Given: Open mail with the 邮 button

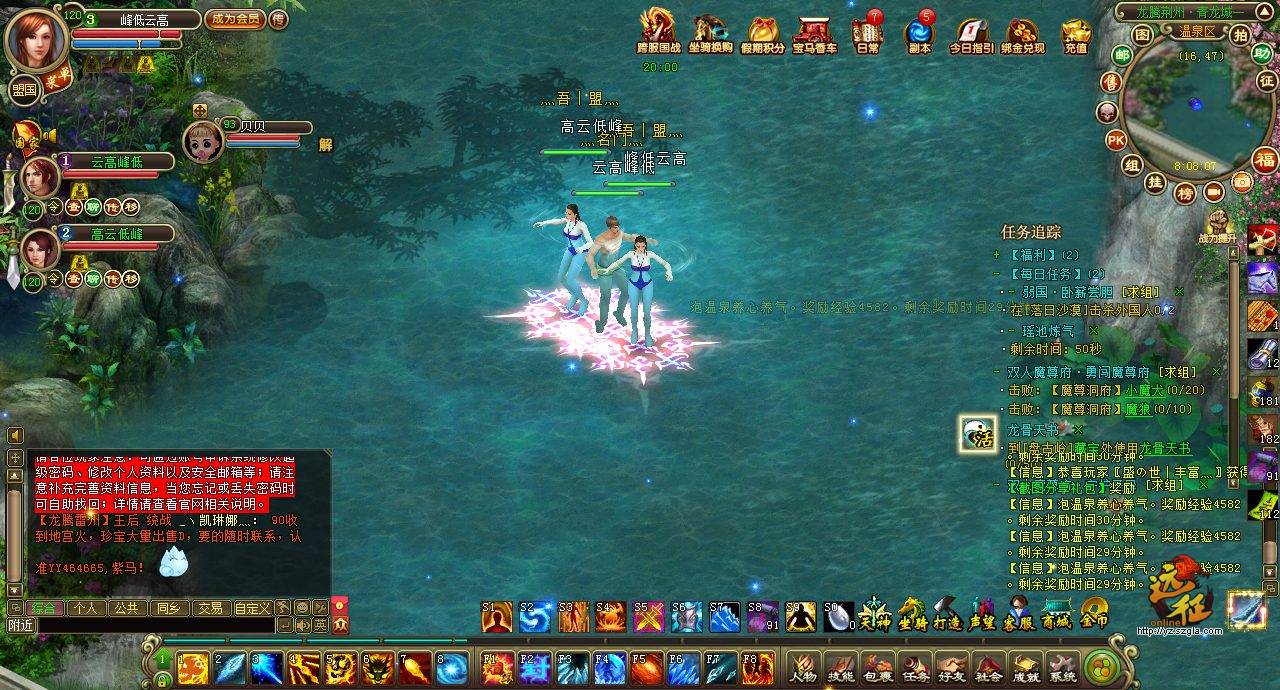Looking at the screenshot, I should tap(1122, 55).
